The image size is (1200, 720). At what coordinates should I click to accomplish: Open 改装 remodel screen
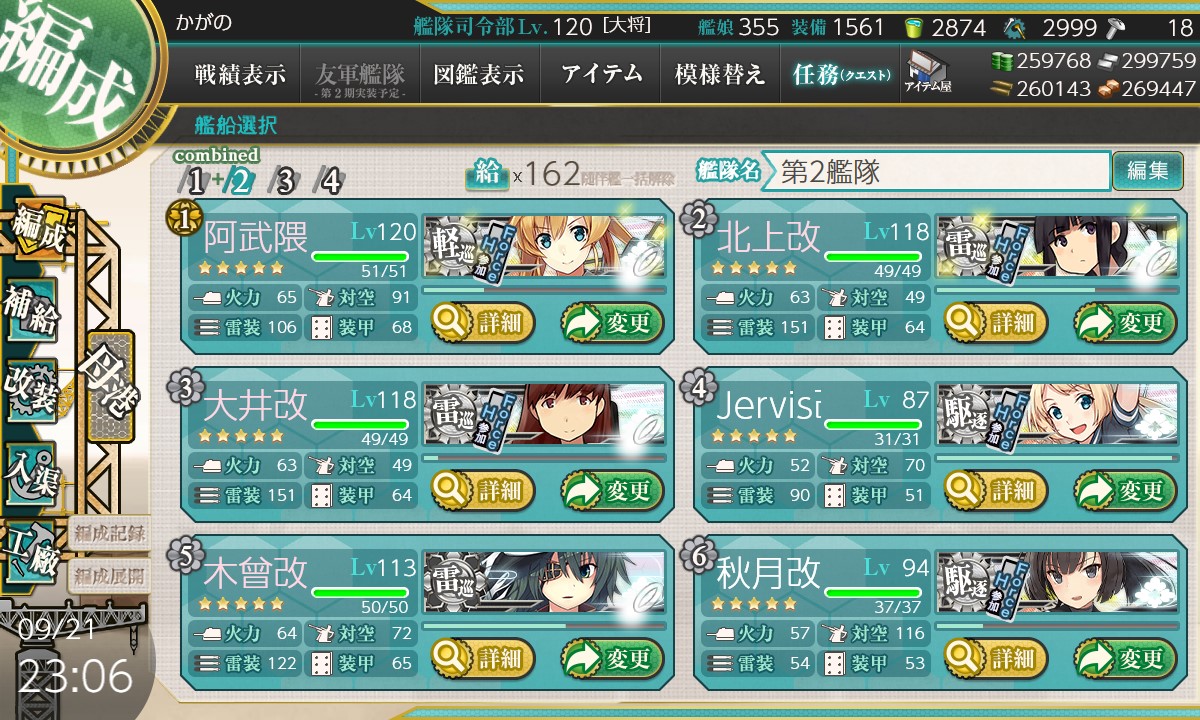[31, 392]
